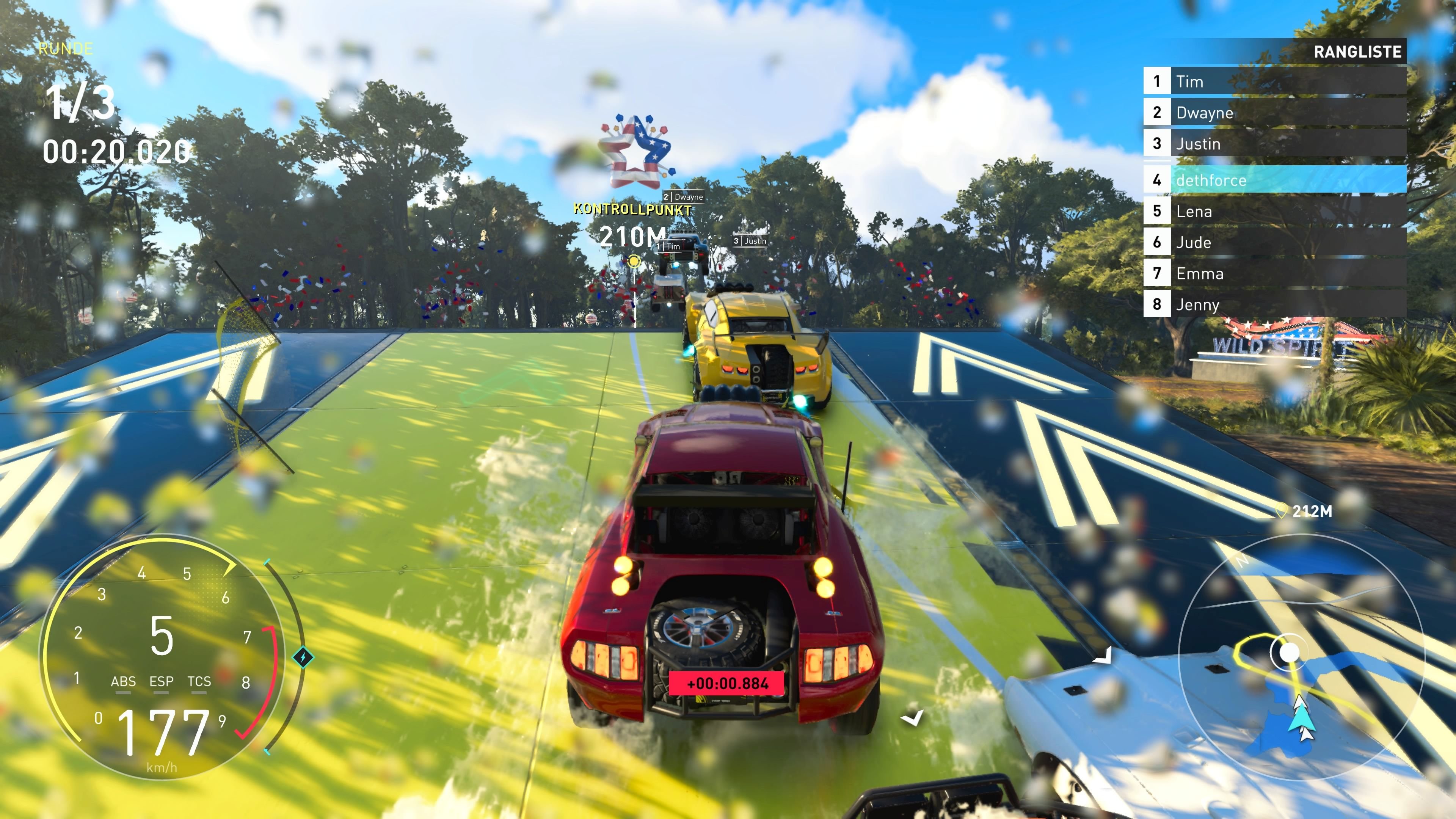This screenshot has width=1456, height=819.
Task: Select Tim in the Rangliste
Action: pyautogui.click(x=1274, y=82)
